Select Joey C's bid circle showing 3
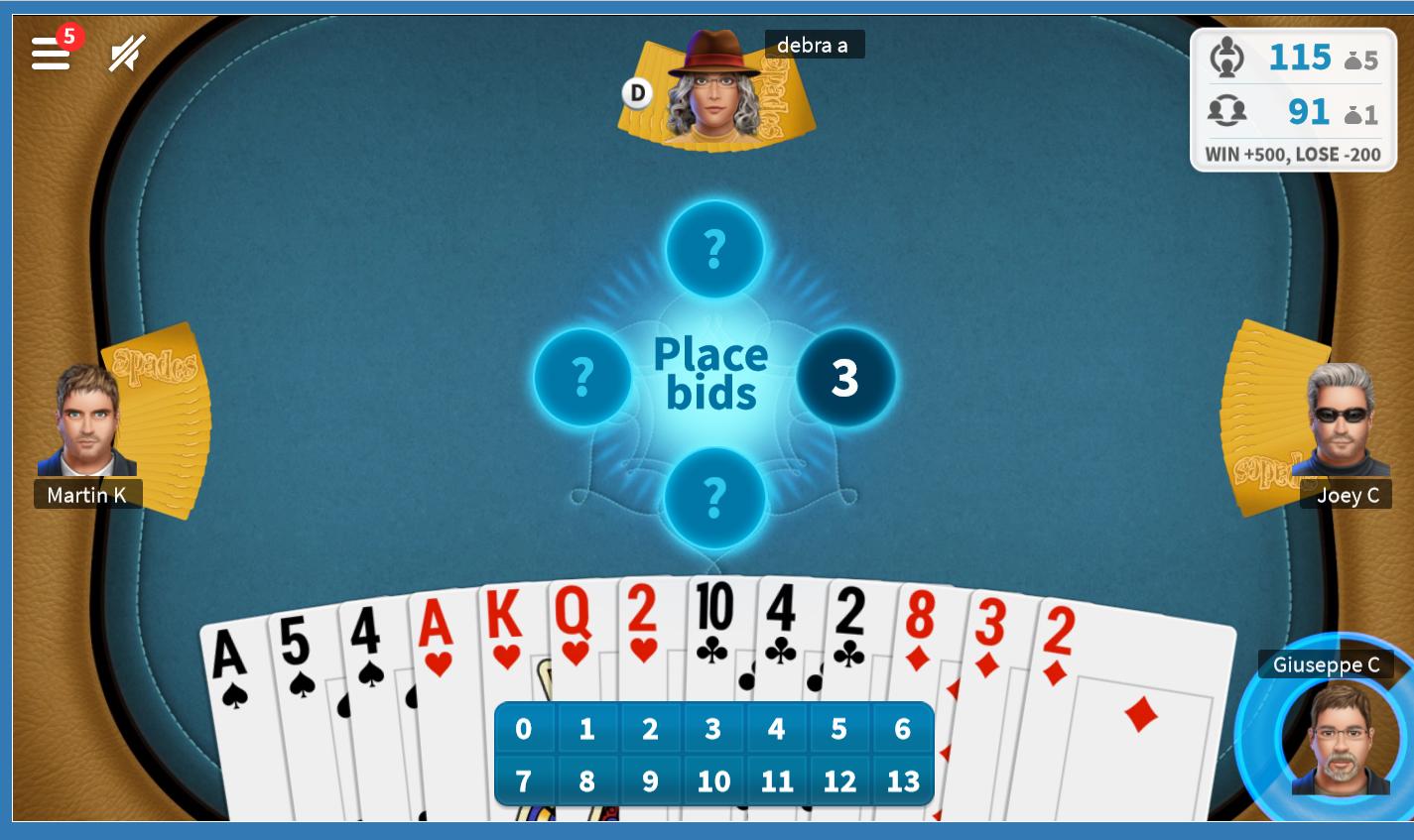1414x840 pixels. [844, 378]
